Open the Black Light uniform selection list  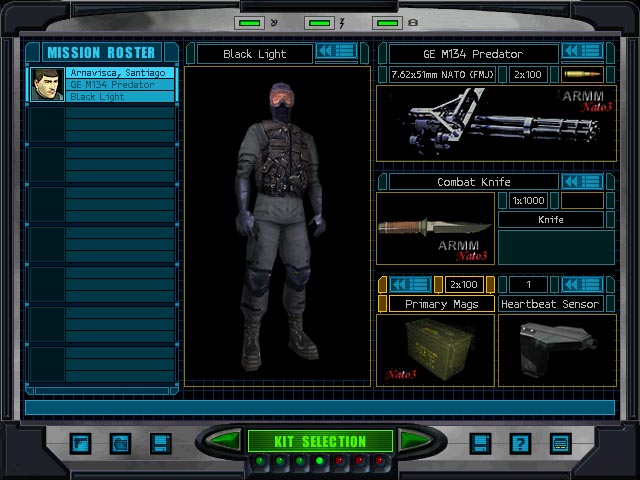[x=336, y=51]
